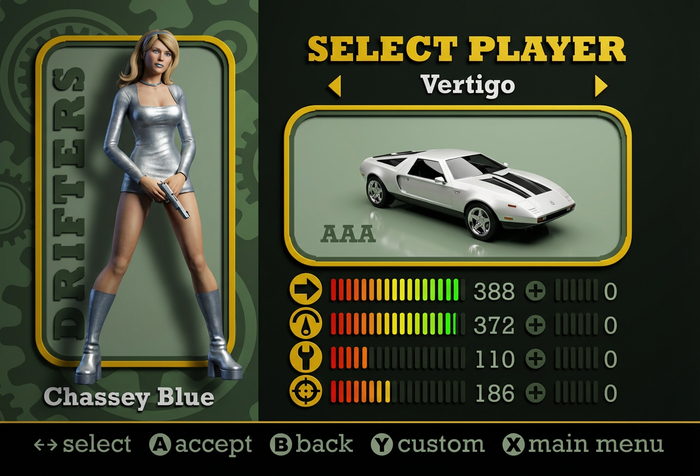Click the plus icon beside the 186 stat
Screen dimensions: 700x476
click(536, 391)
